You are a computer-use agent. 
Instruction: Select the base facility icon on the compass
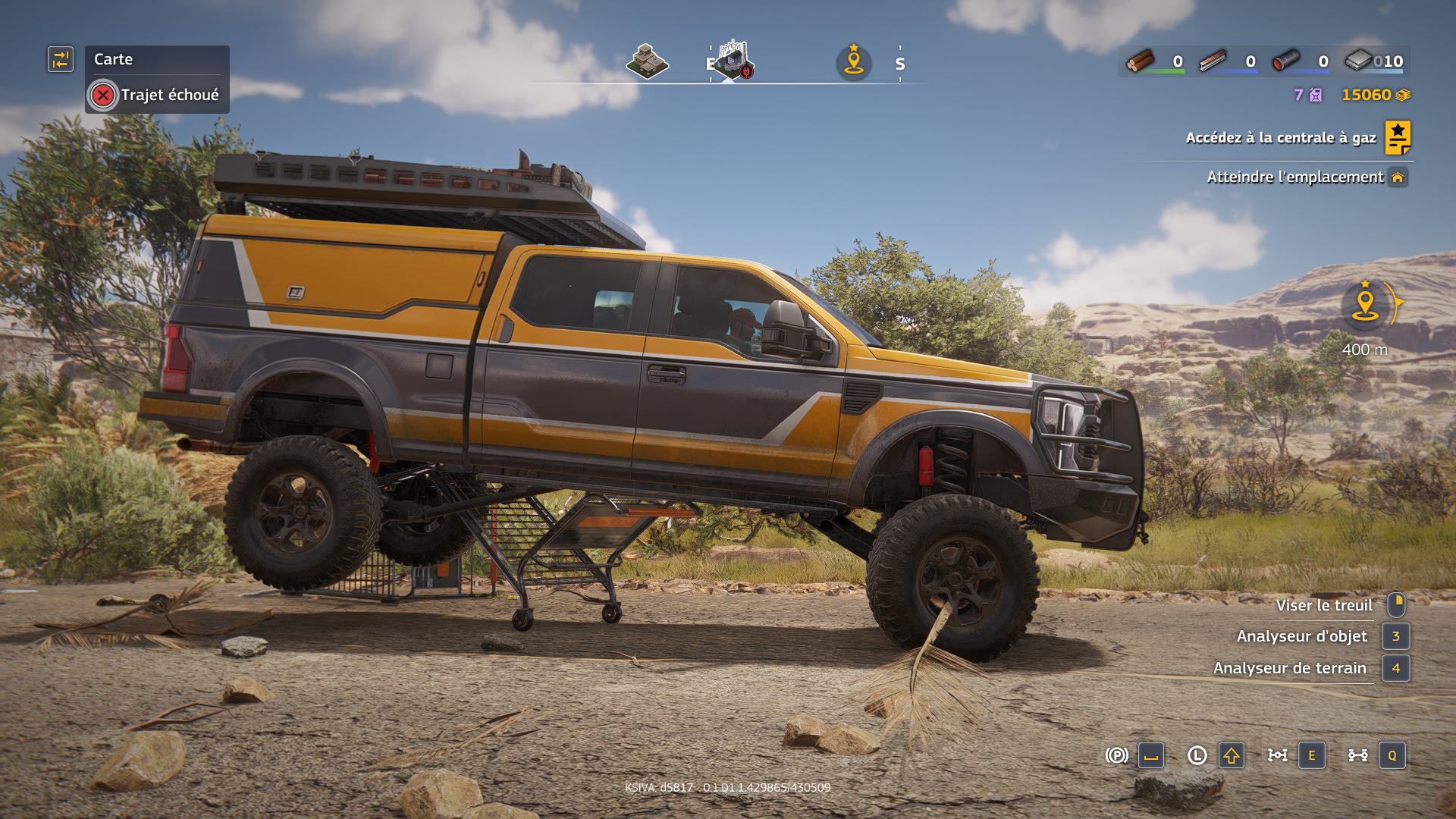coord(733,59)
